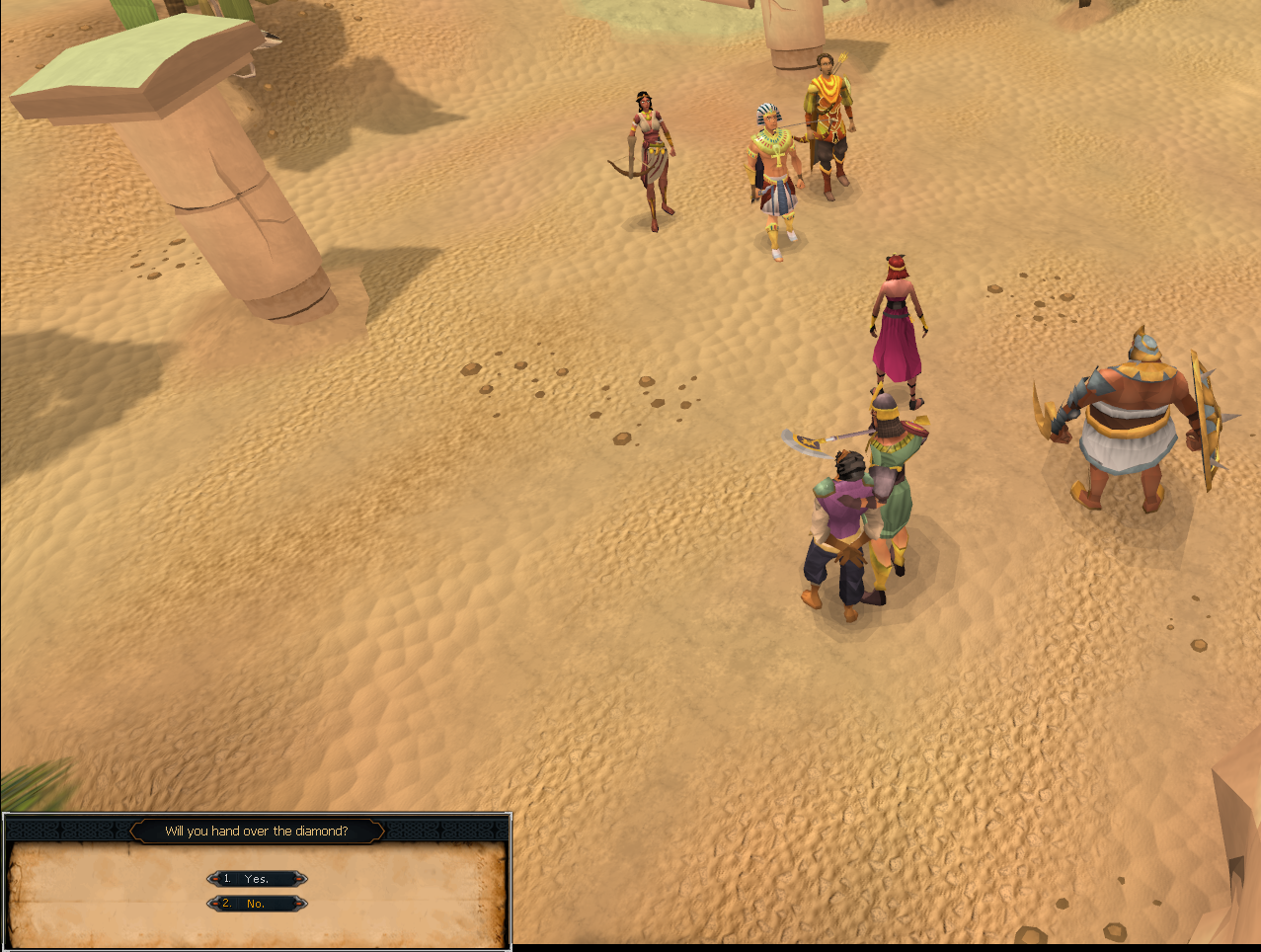Select "No" to refuse the diamond handover

click(257, 904)
